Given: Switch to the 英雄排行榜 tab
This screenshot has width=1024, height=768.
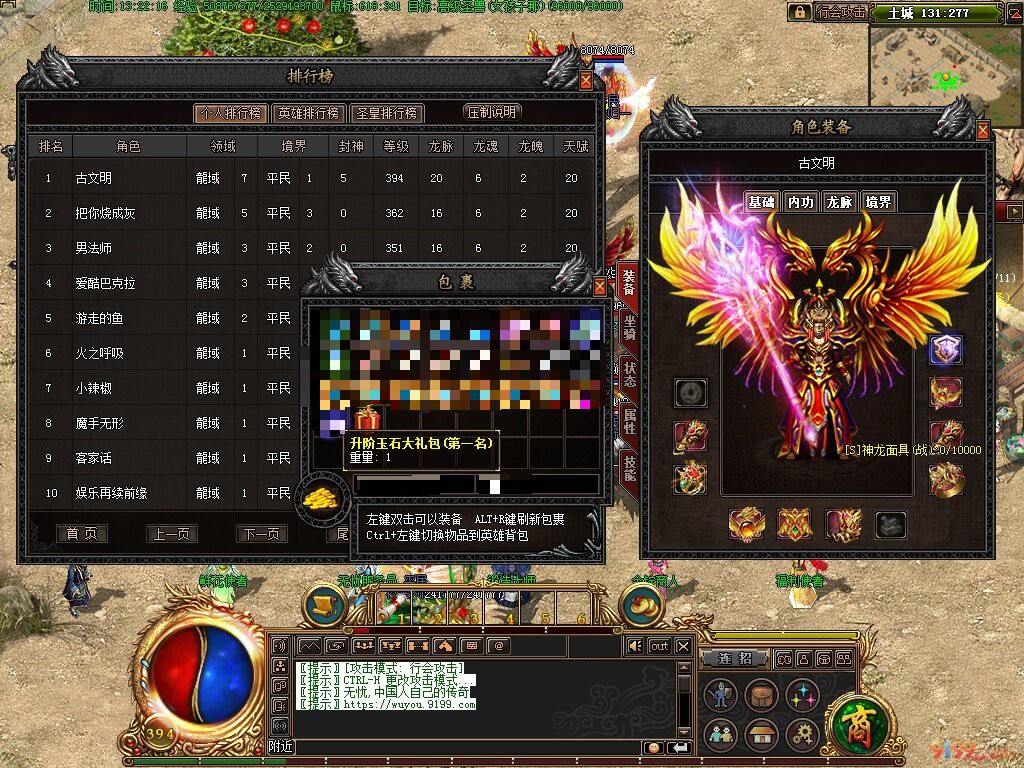Looking at the screenshot, I should (310, 113).
